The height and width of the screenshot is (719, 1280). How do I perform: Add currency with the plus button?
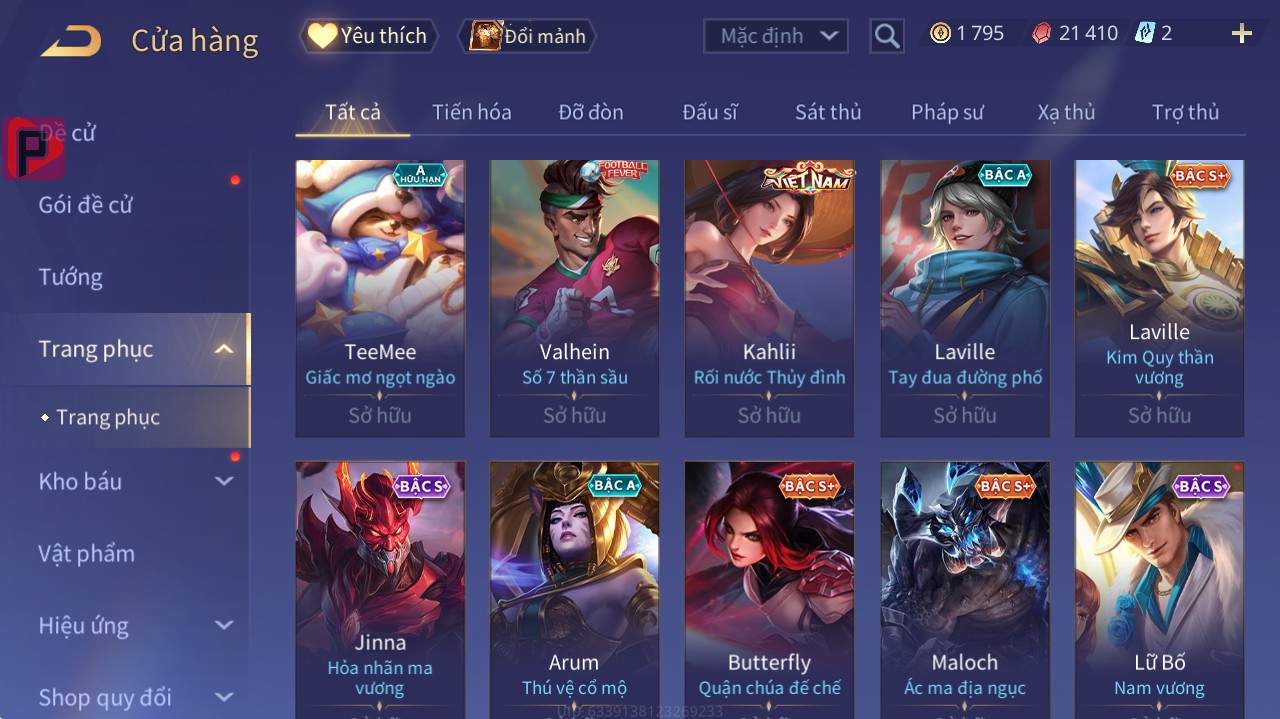pyautogui.click(x=1241, y=34)
